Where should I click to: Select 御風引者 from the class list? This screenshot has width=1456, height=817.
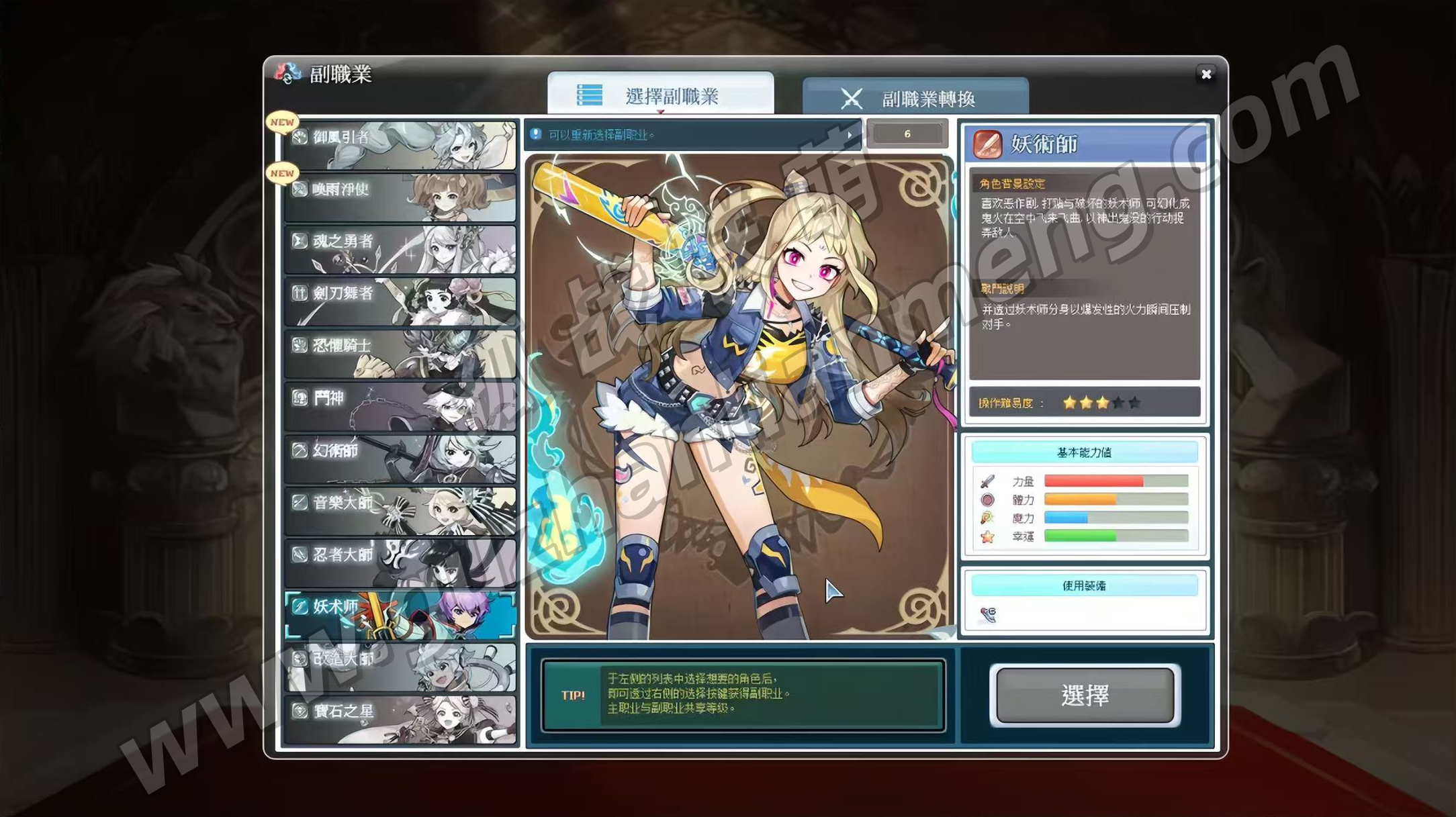click(x=401, y=144)
